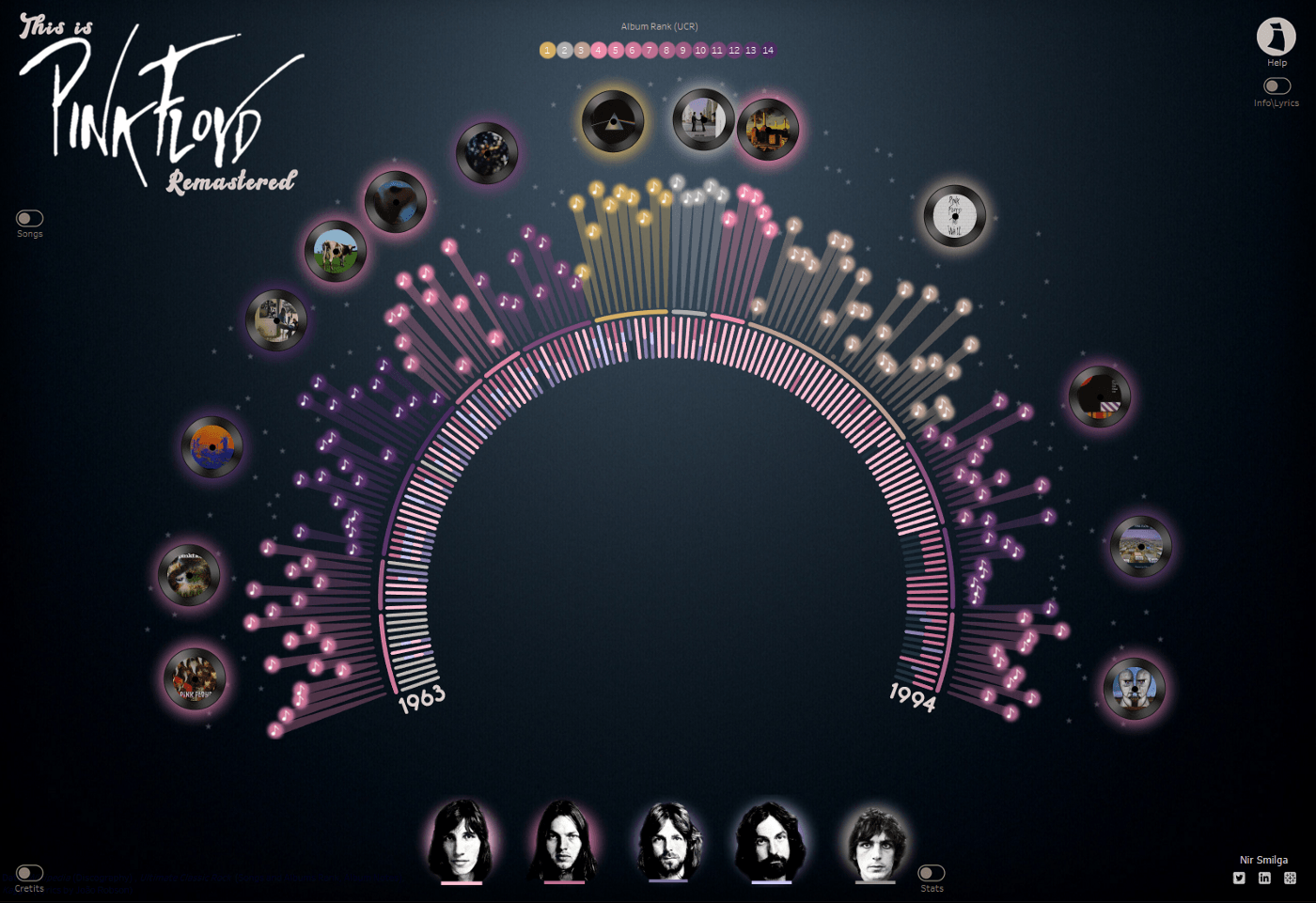Choose the Wish You Were Here album disc
The image size is (1316, 903).
coord(703,120)
